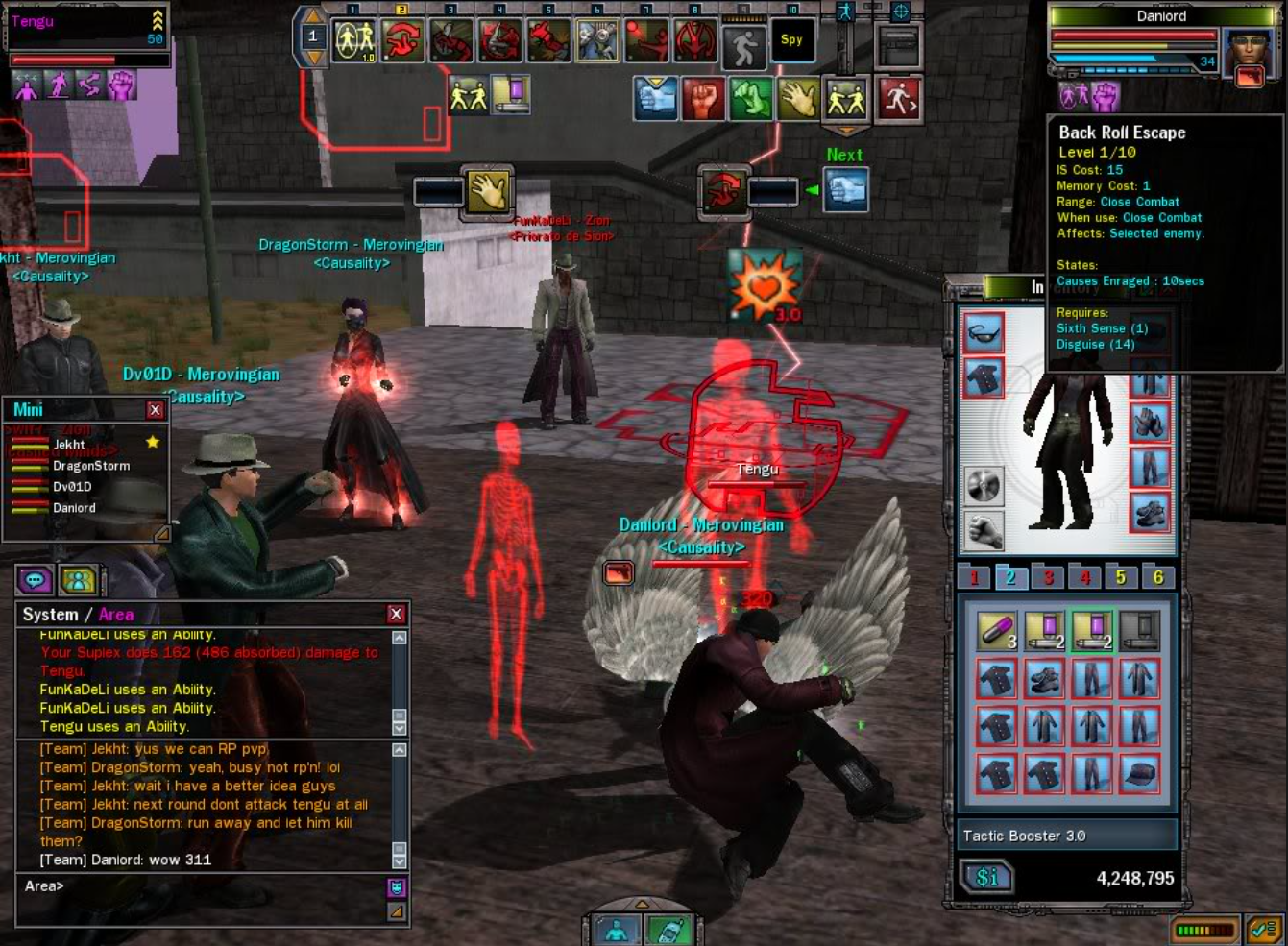Image resolution: width=1288 pixels, height=946 pixels.
Task: Select the cap item in inventory
Action: (x=1139, y=773)
